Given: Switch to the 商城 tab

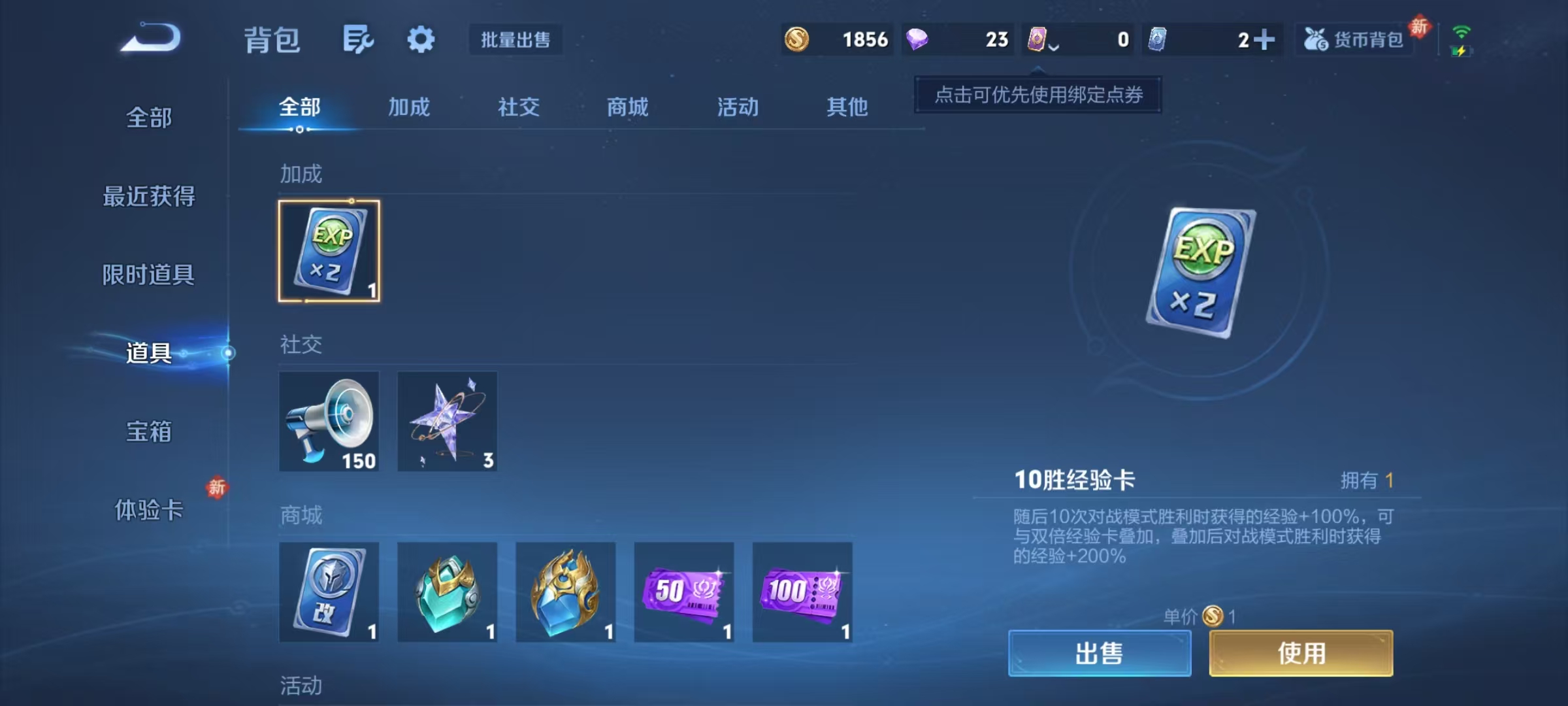Looking at the screenshot, I should pyautogui.click(x=628, y=108).
